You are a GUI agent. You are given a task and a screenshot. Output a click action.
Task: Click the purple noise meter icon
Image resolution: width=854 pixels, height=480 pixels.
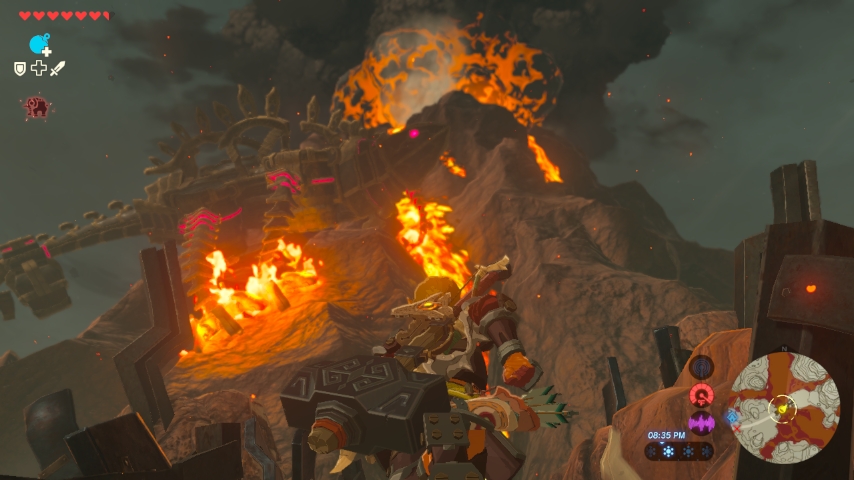click(702, 422)
